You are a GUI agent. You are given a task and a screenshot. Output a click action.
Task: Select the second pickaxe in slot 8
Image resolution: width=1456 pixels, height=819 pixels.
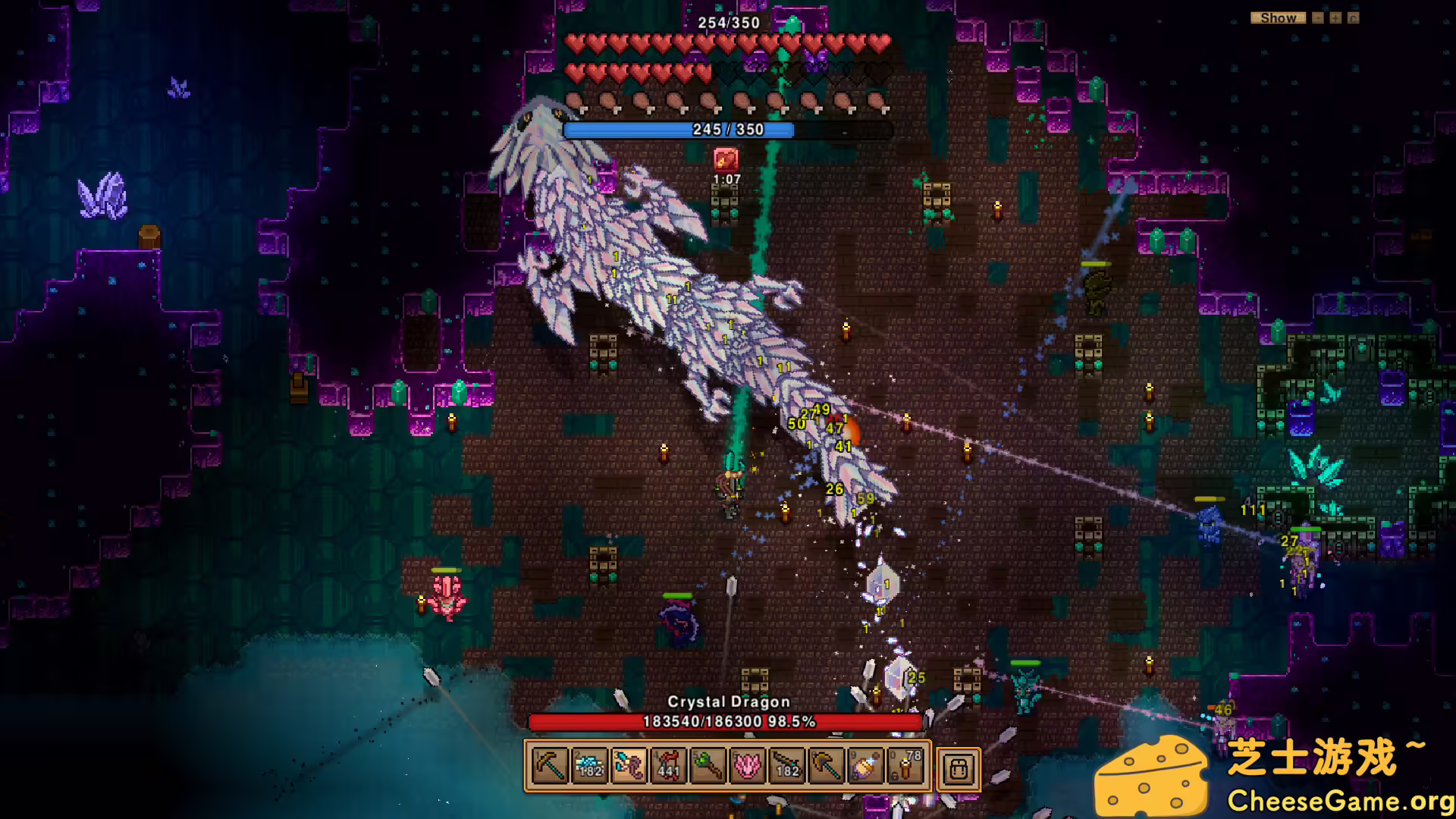826,767
